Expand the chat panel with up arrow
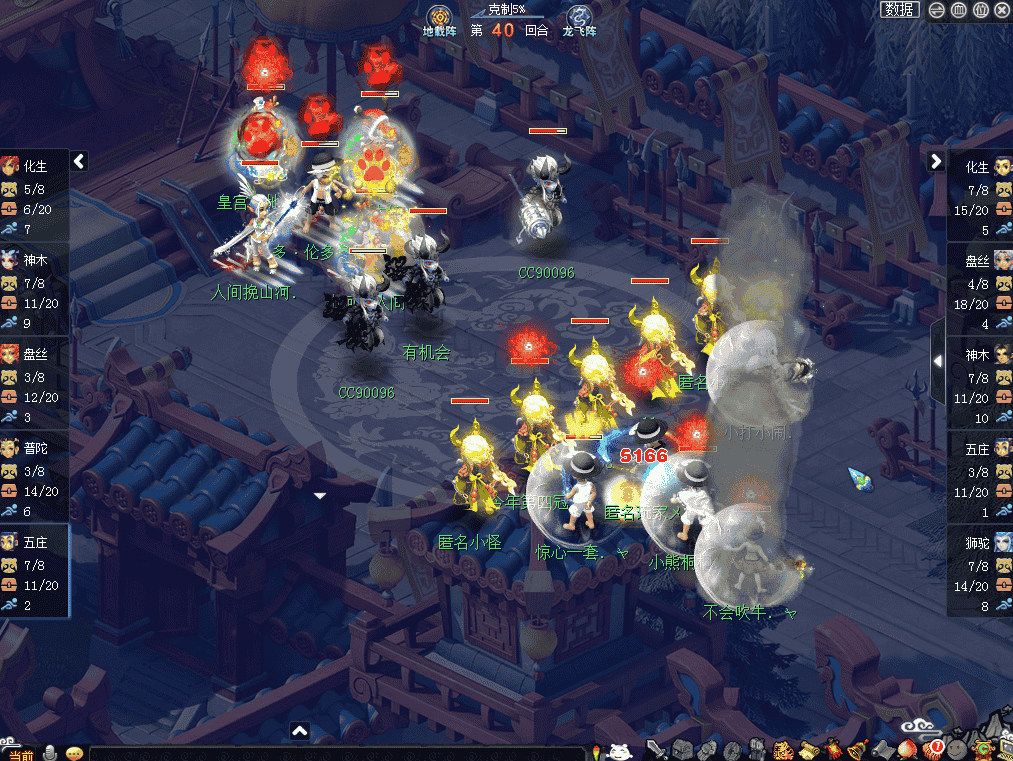The height and width of the screenshot is (761, 1013). click(x=299, y=731)
